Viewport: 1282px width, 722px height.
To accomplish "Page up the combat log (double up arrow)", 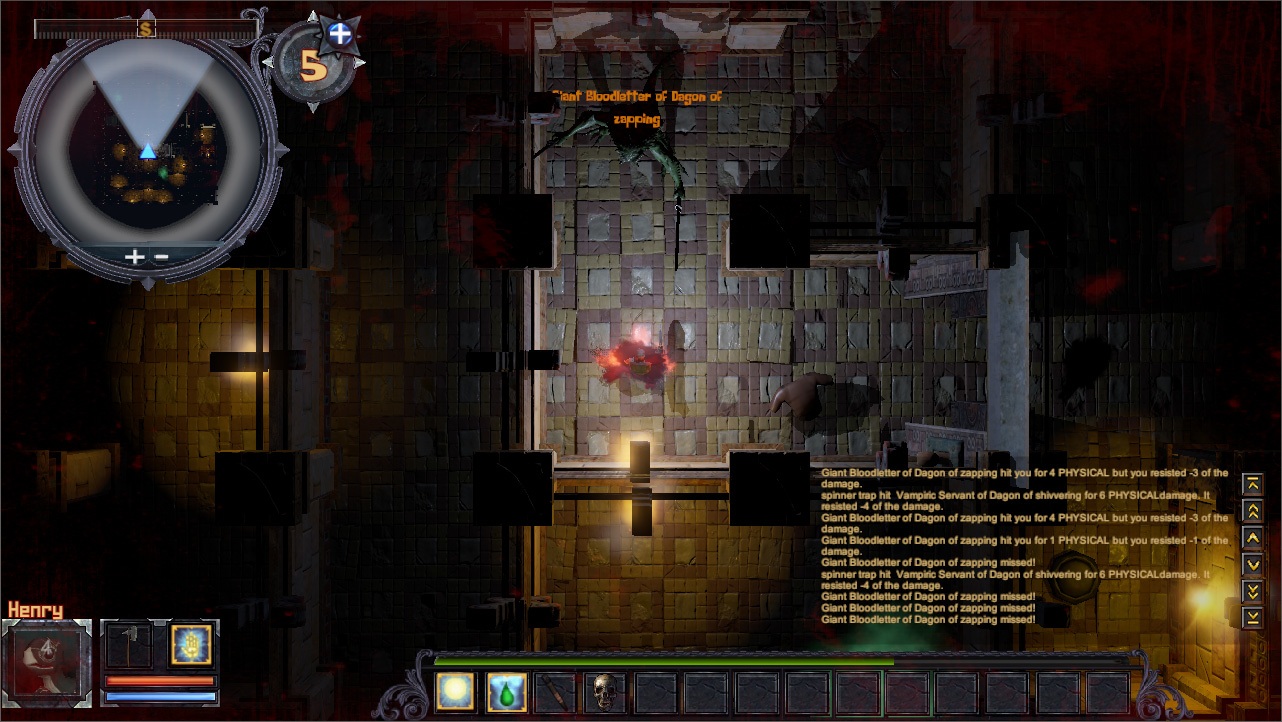I will click(x=1252, y=511).
